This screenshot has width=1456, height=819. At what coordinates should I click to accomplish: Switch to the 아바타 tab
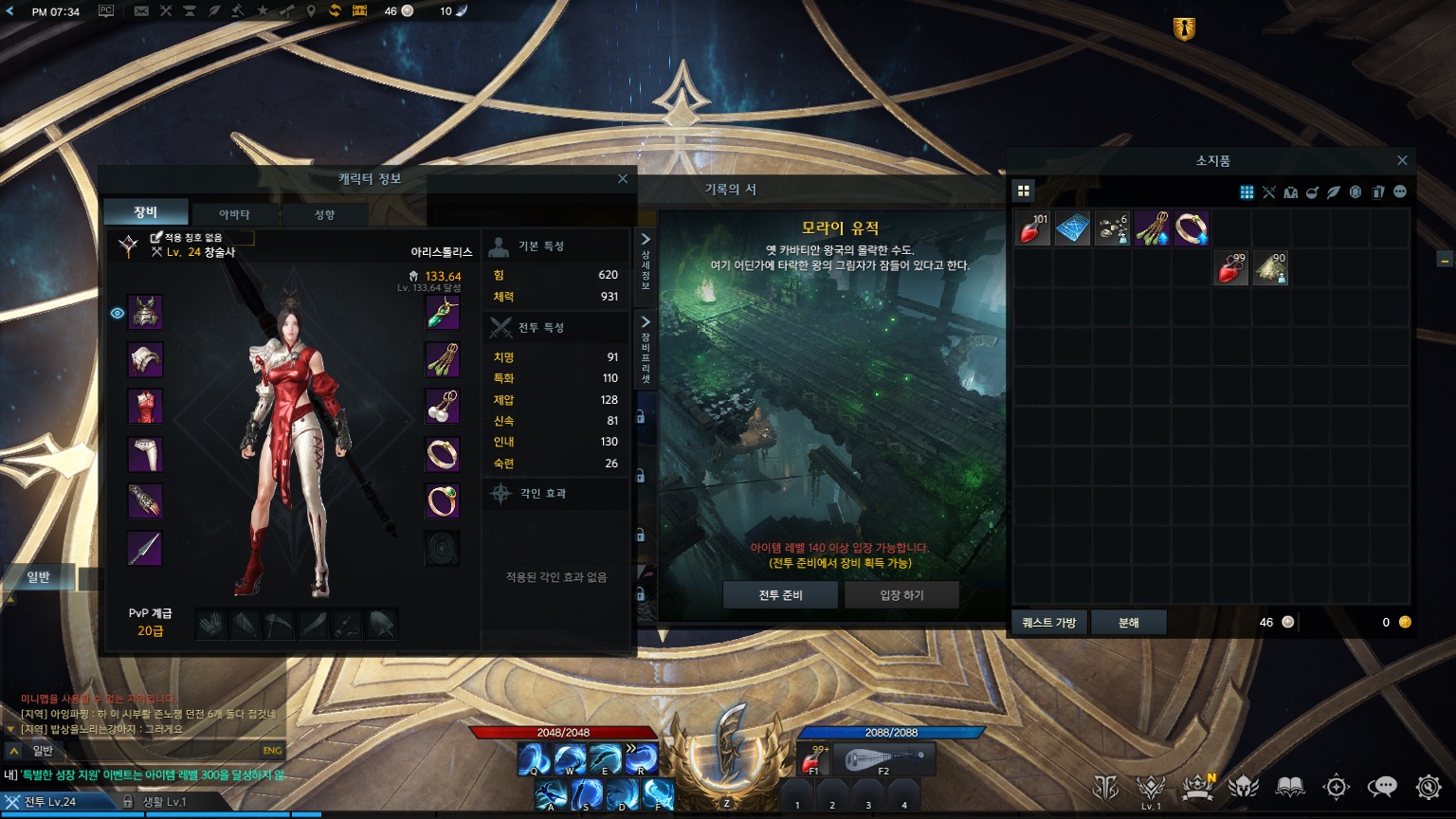tap(234, 214)
